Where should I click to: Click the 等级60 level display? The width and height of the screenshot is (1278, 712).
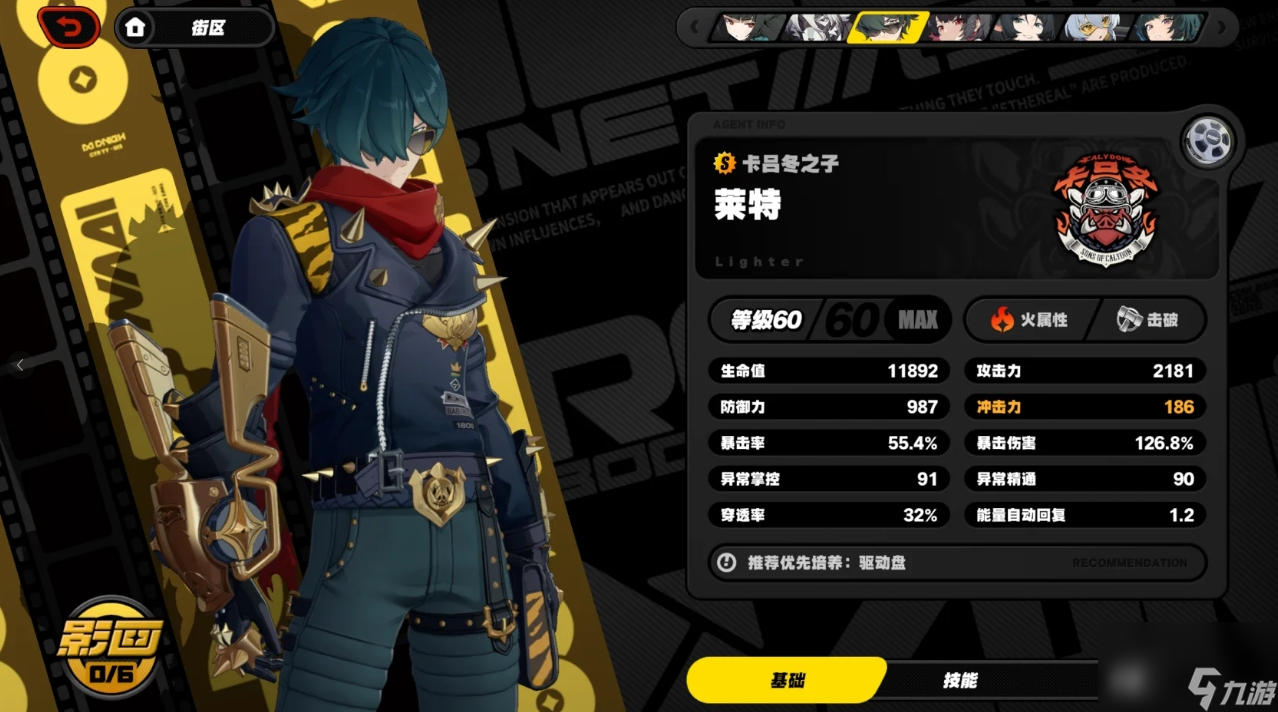[x=767, y=320]
